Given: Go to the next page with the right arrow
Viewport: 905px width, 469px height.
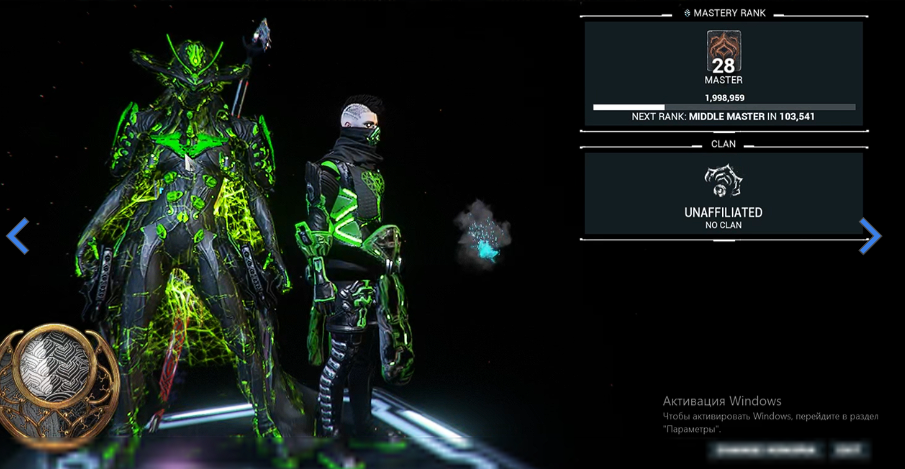Looking at the screenshot, I should [870, 236].
